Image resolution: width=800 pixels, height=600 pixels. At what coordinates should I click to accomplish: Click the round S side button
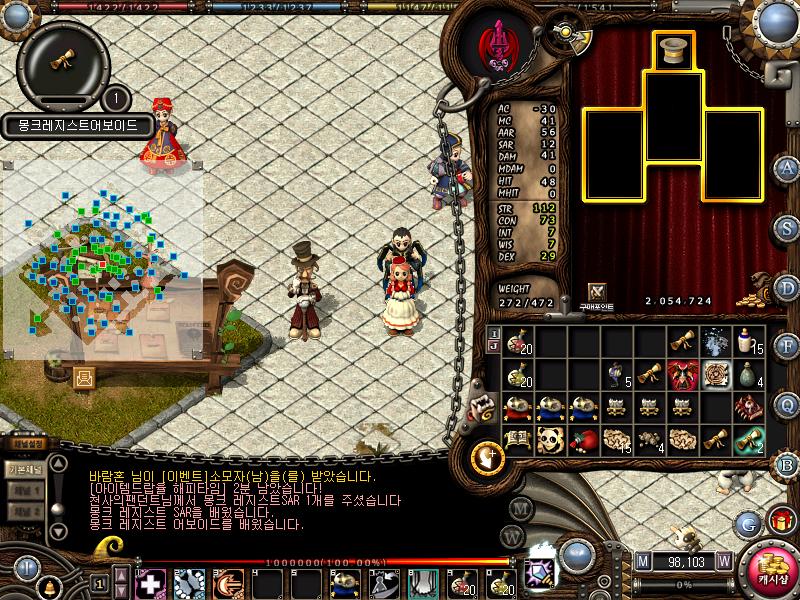tap(787, 227)
